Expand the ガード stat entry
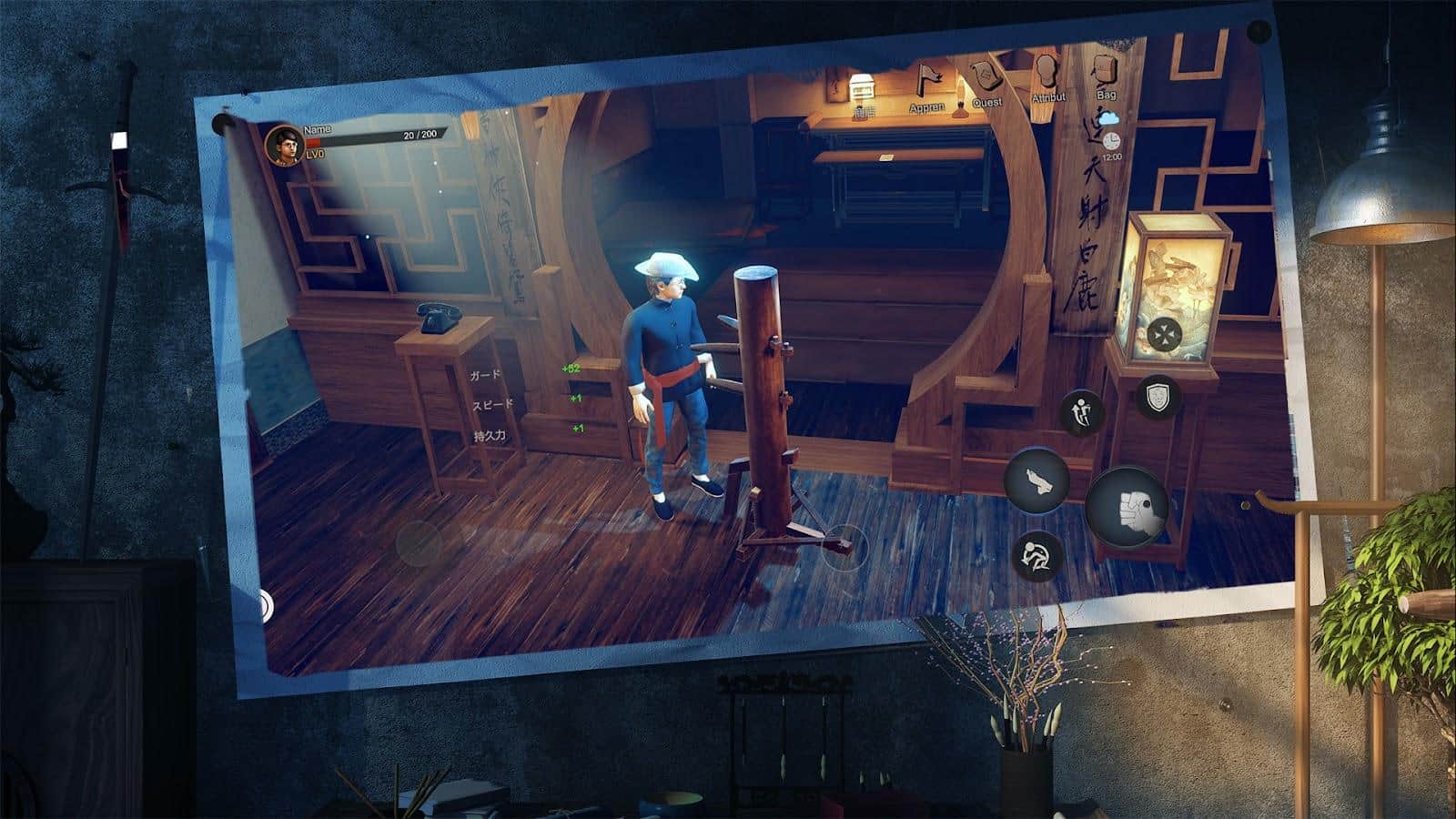The width and height of the screenshot is (1456, 819). (485, 372)
